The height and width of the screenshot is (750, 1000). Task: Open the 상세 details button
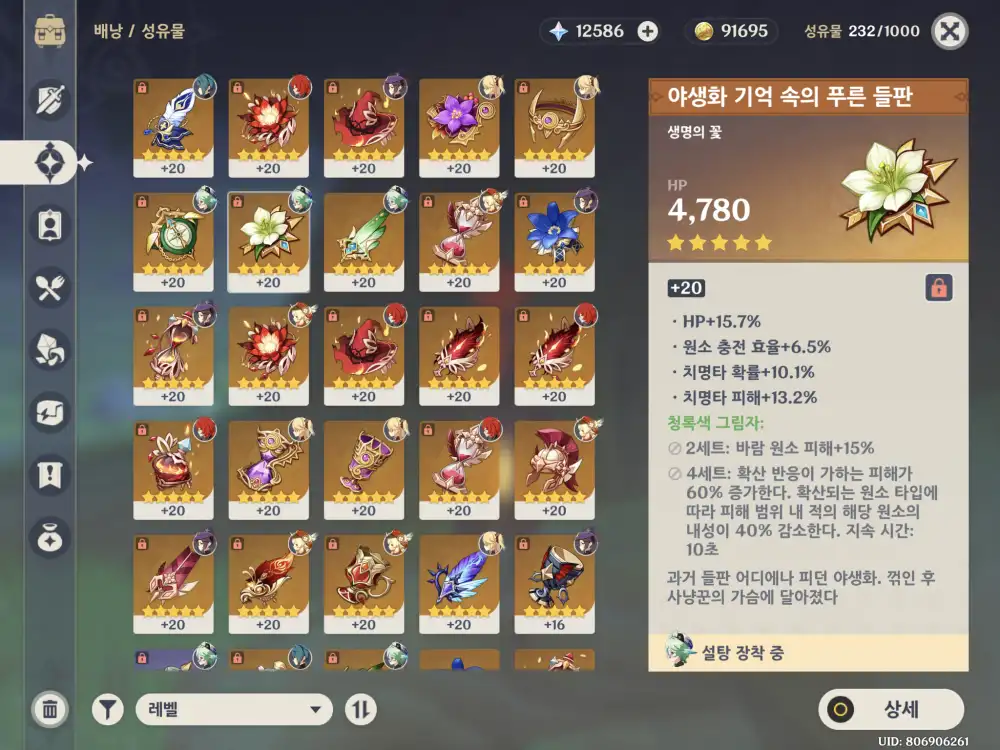[x=891, y=709]
